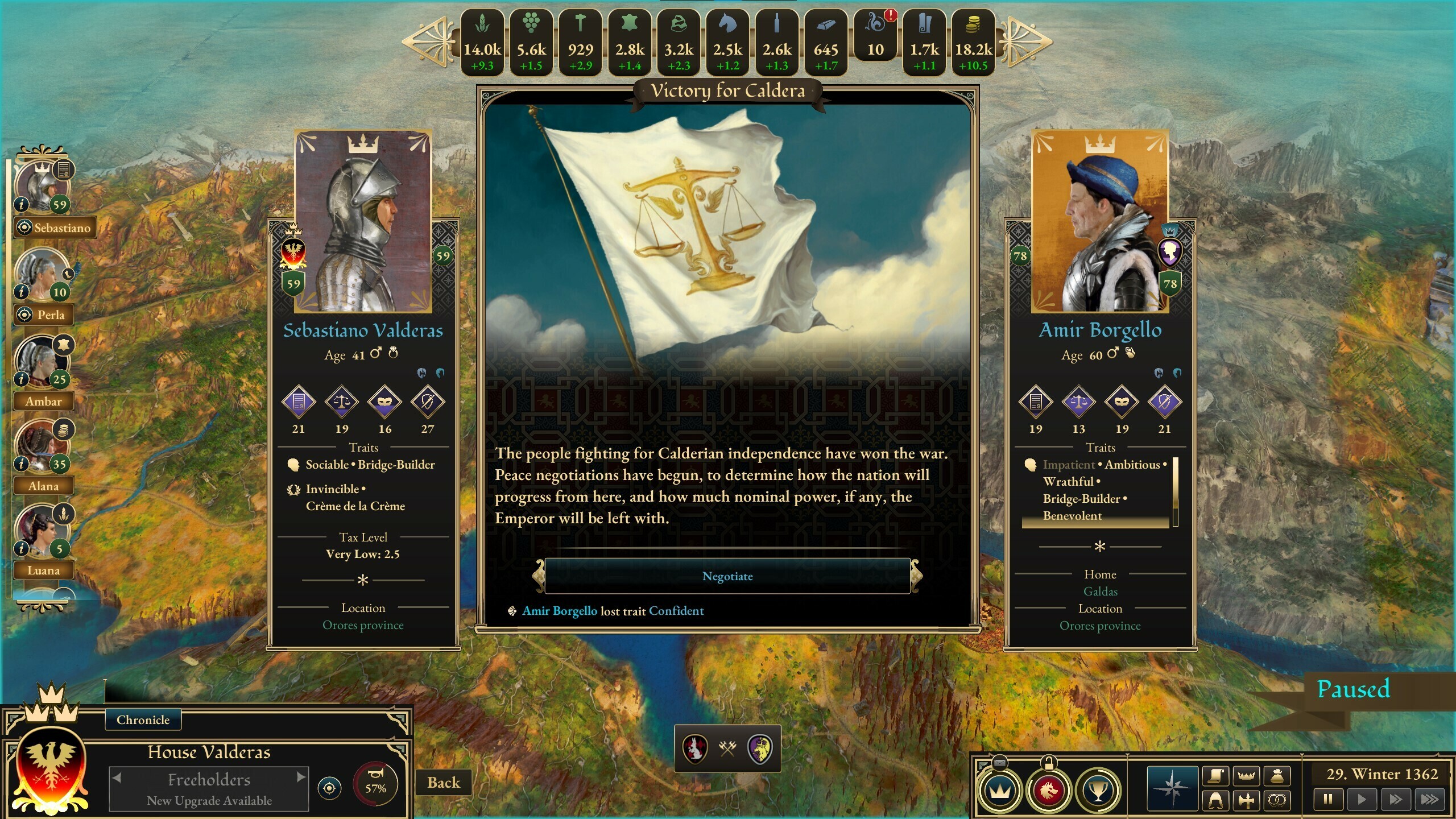Go back with the Back button
This screenshot has height=819, width=1456.
pyautogui.click(x=443, y=783)
